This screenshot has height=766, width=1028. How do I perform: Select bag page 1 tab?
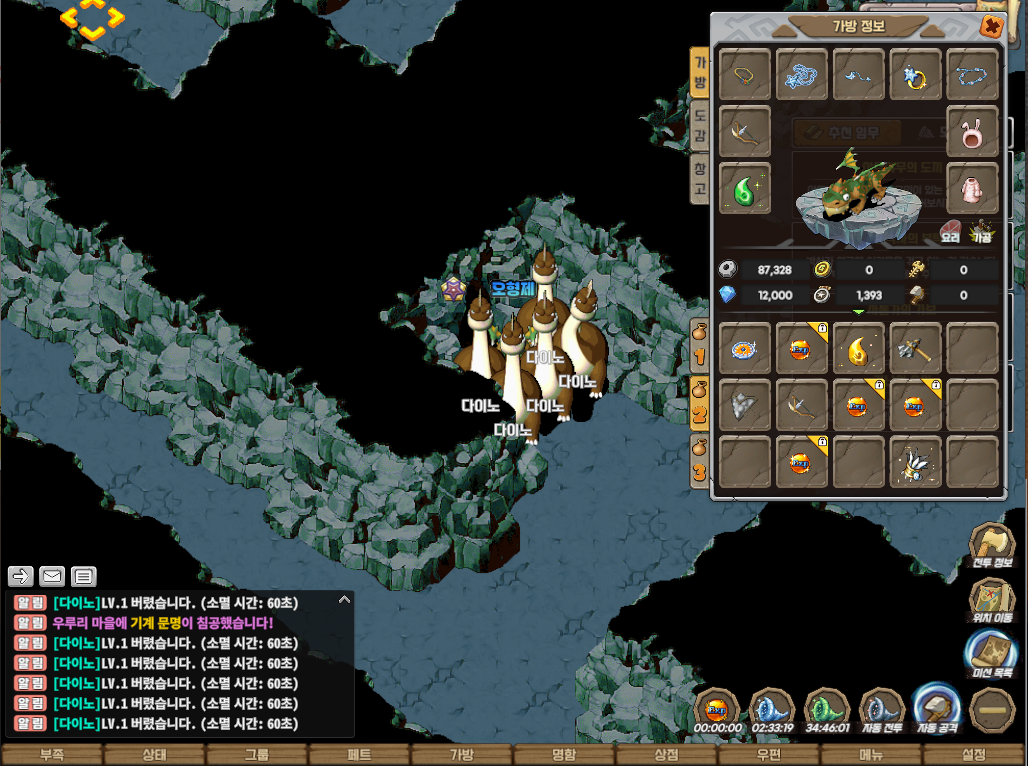(x=700, y=347)
